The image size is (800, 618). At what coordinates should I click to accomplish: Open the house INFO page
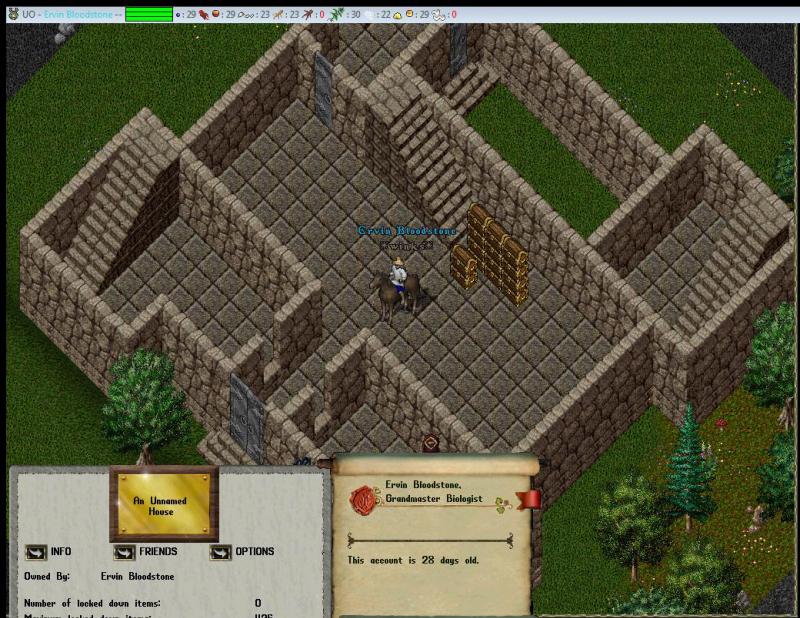point(35,551)
